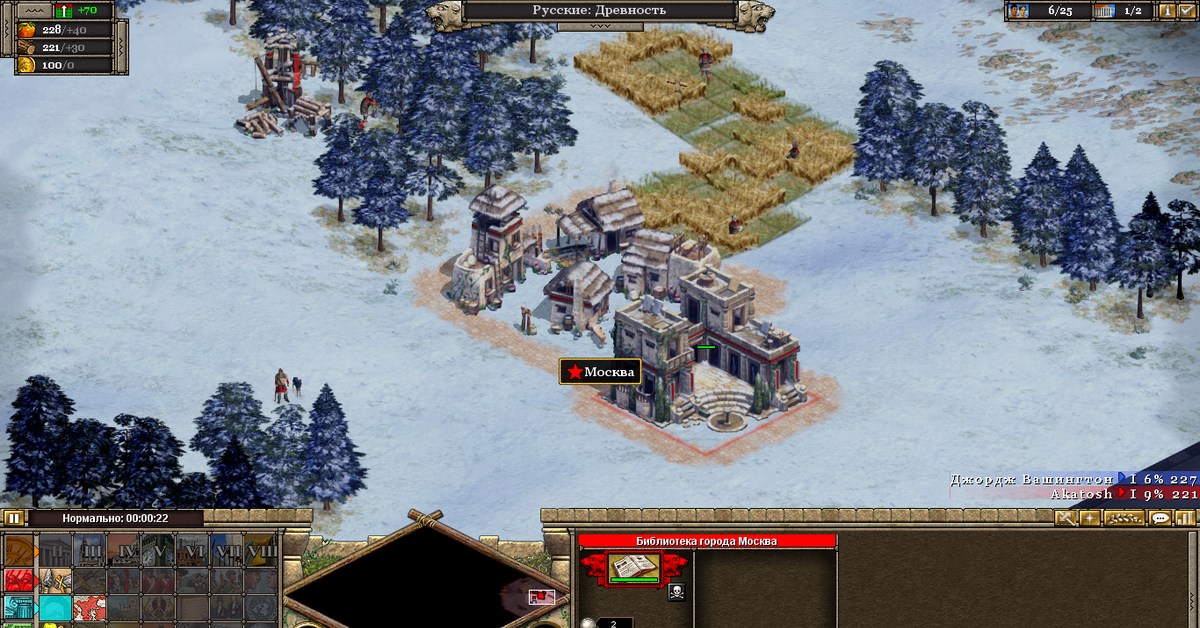Open the information "i" button

(x=1167, y=11)
